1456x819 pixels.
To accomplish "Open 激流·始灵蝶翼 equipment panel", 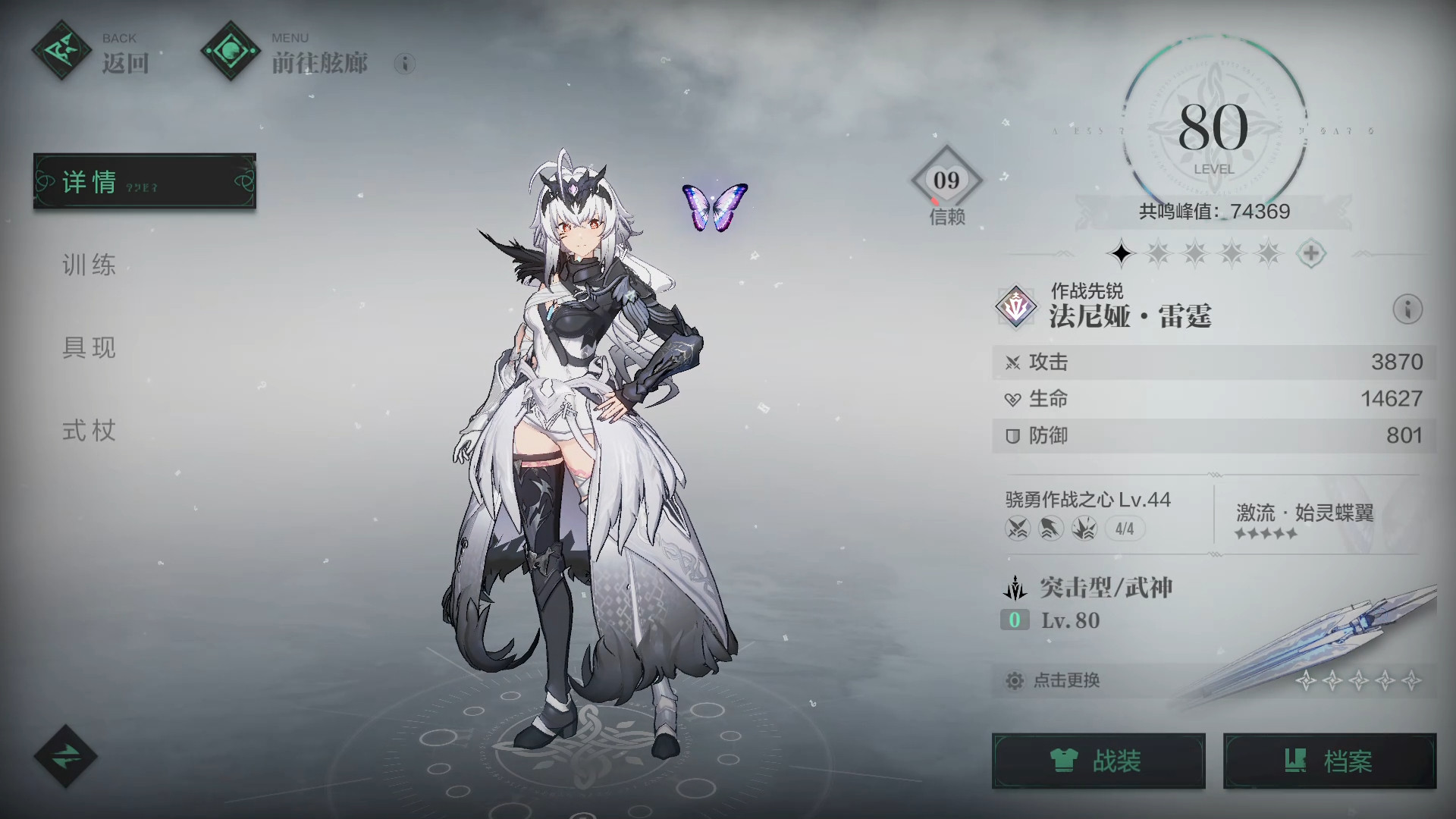I will pyautogui.click(x=1304, y=519).
